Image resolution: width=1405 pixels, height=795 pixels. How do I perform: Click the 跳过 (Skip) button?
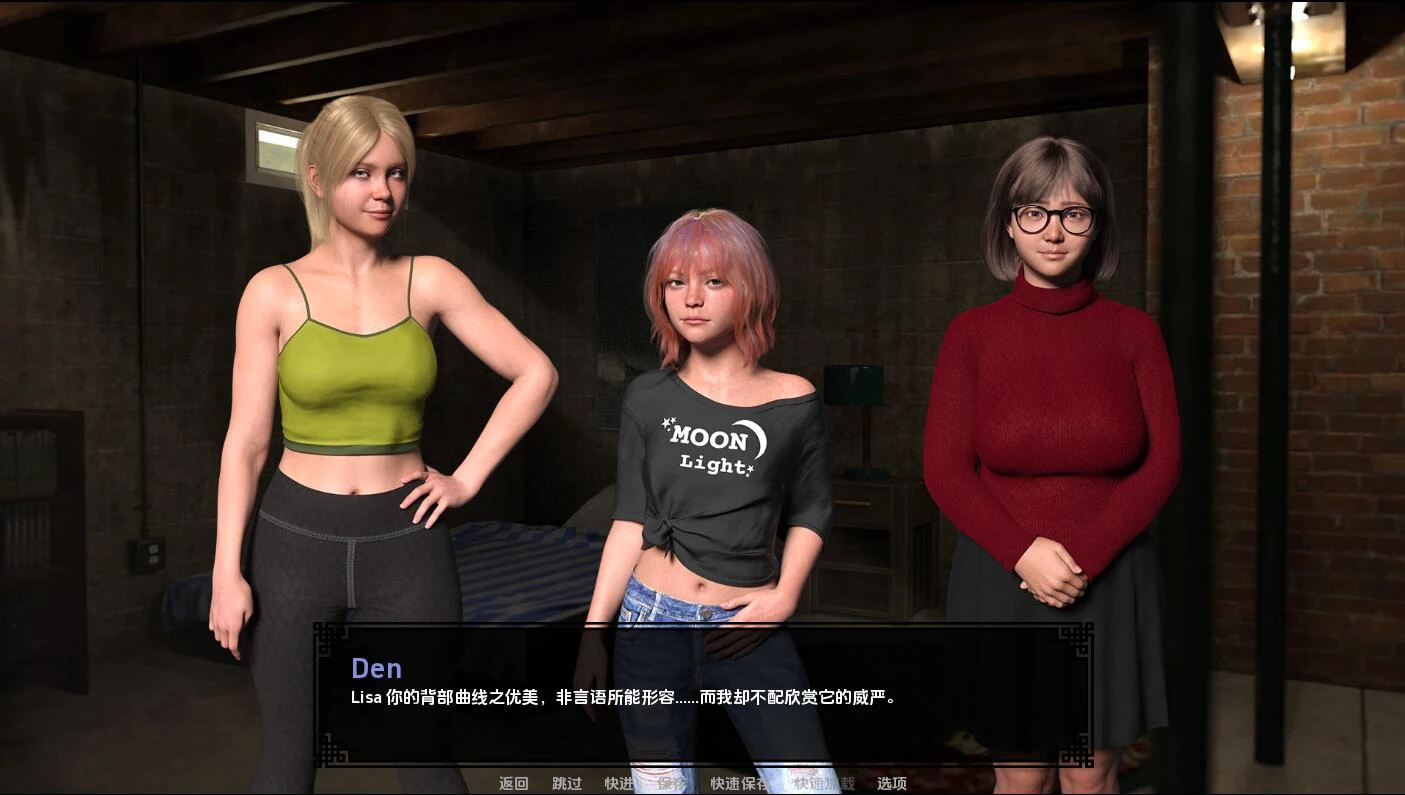[567, 783]
